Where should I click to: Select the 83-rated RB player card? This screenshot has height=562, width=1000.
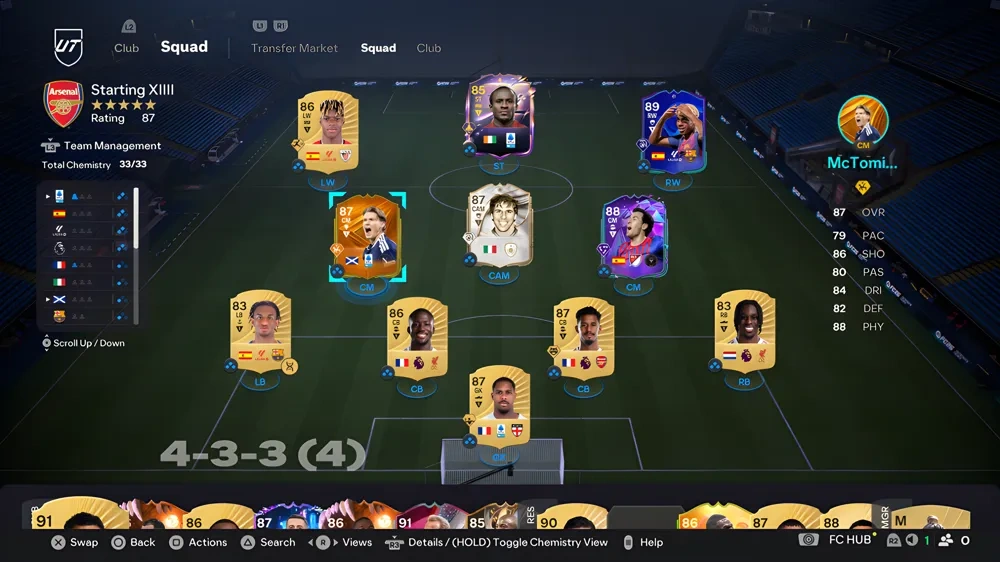pos(744,331)
